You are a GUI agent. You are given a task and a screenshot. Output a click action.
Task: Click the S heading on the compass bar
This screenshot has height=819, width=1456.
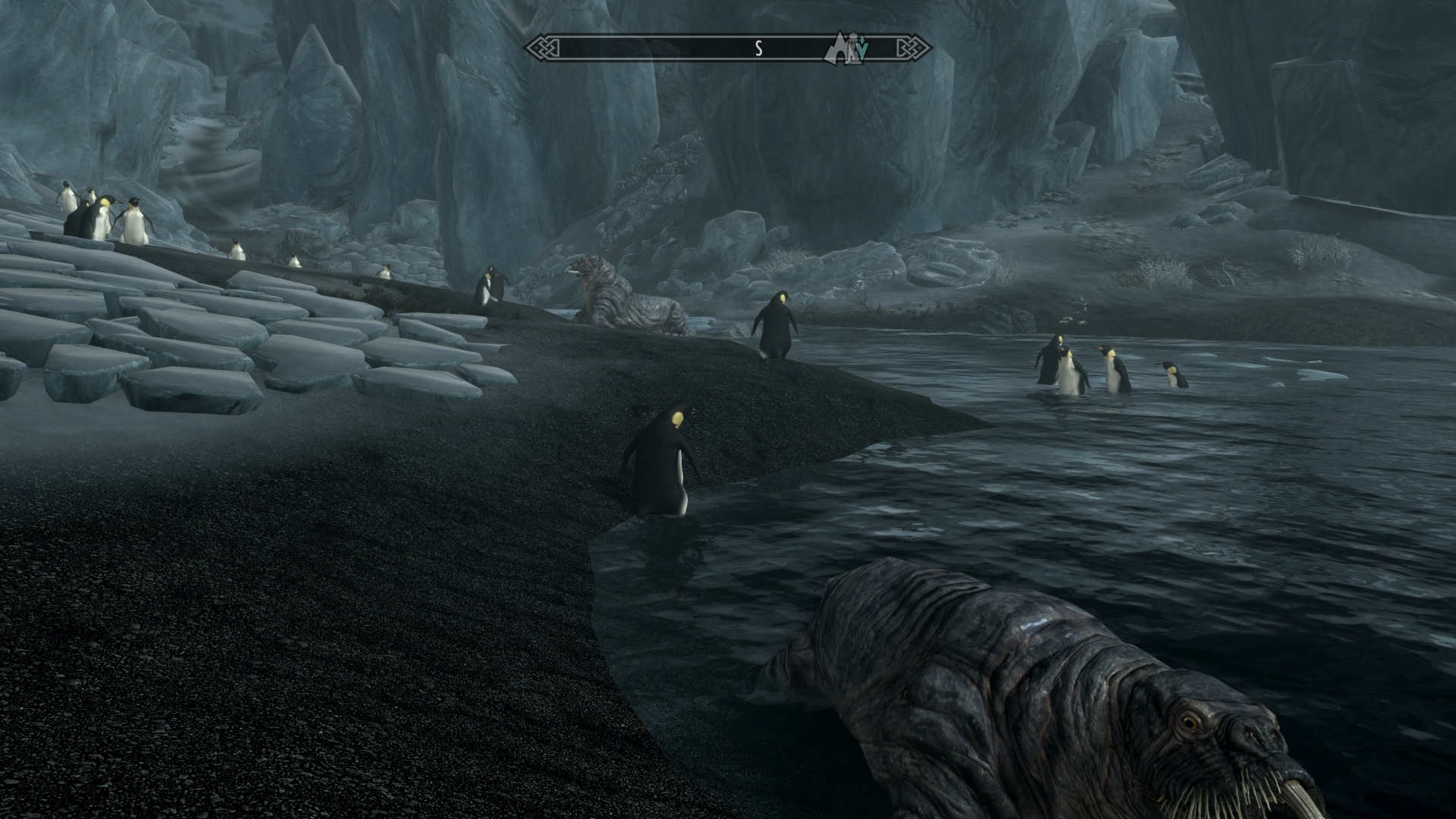click(758, 49)
